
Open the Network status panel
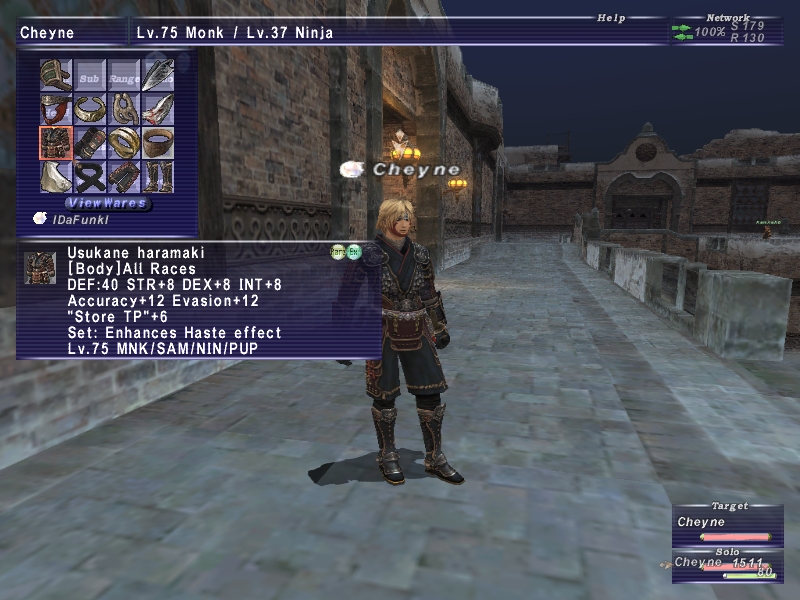pyautogui.click(x=727, y=17)
